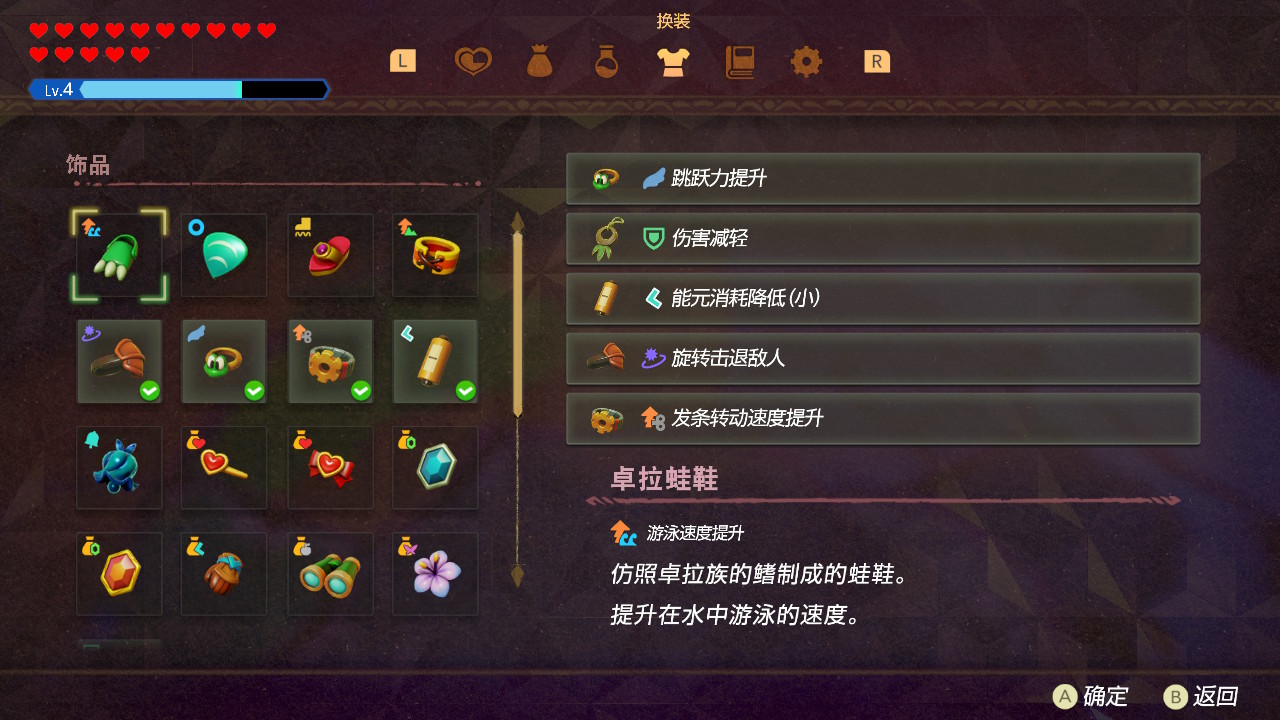Pick the teal rupee charm accessory
1280x720 pixels.
point(435,467)
